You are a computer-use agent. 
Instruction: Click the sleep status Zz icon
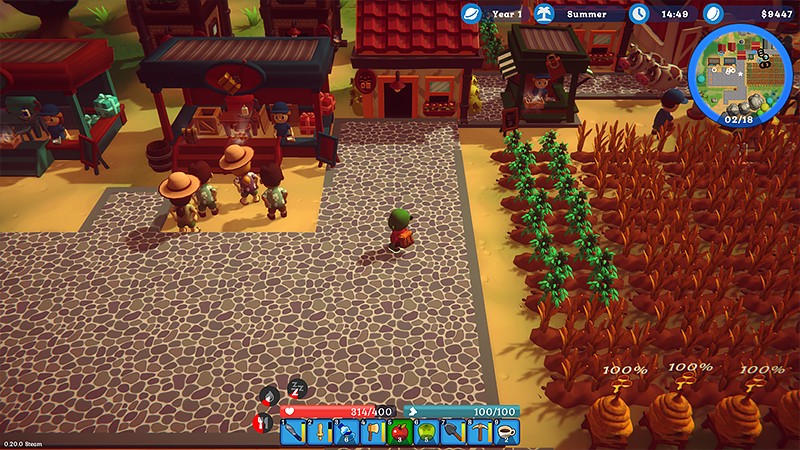point(297,388)
